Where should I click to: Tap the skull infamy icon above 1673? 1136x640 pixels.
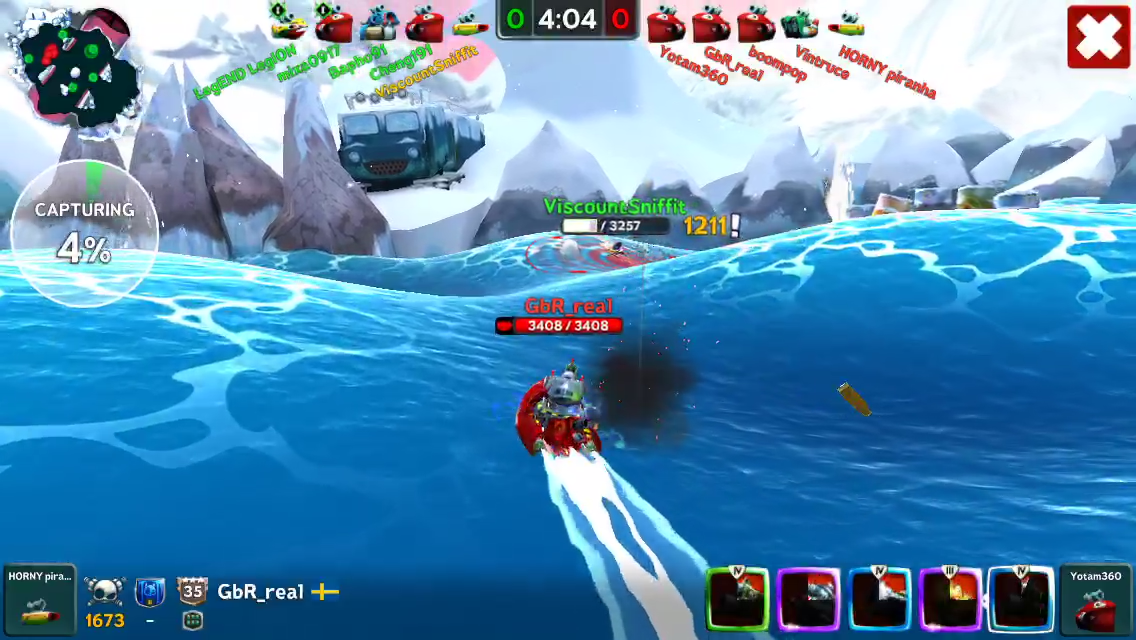[x=103, y=592]
